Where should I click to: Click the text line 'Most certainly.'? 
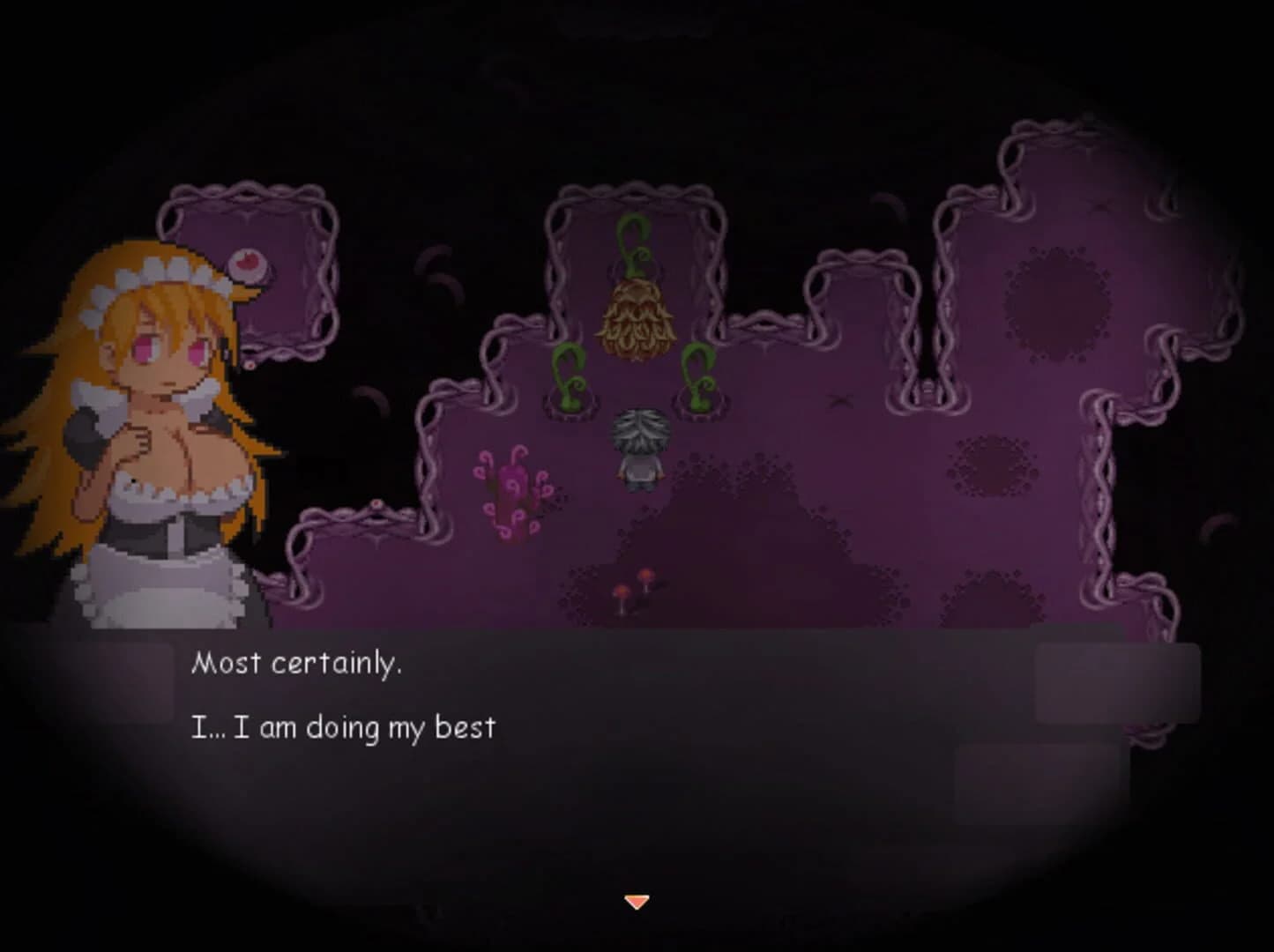click(300, 663)
